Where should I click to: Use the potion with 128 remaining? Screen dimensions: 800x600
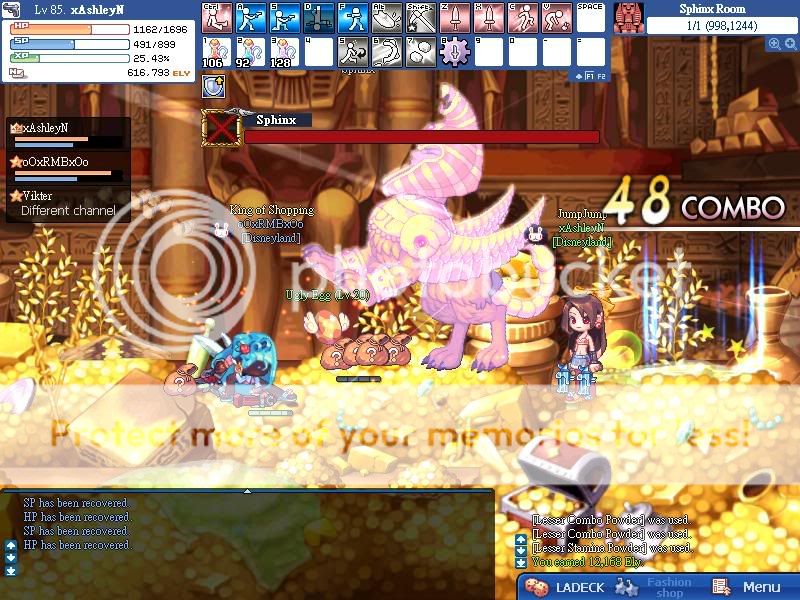pos(283,51)
